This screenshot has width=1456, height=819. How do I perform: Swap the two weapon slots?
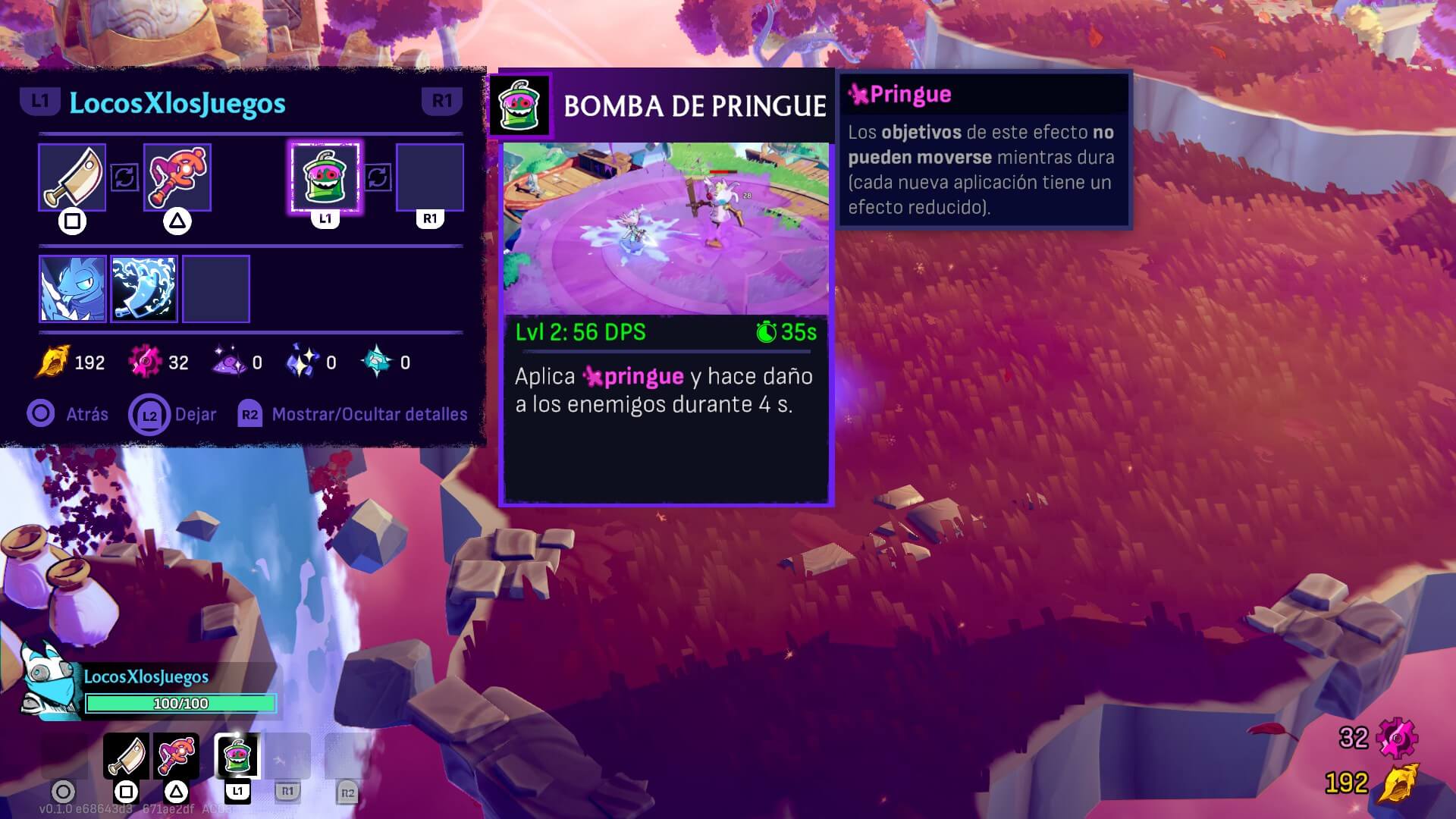[x=124, y=177]
